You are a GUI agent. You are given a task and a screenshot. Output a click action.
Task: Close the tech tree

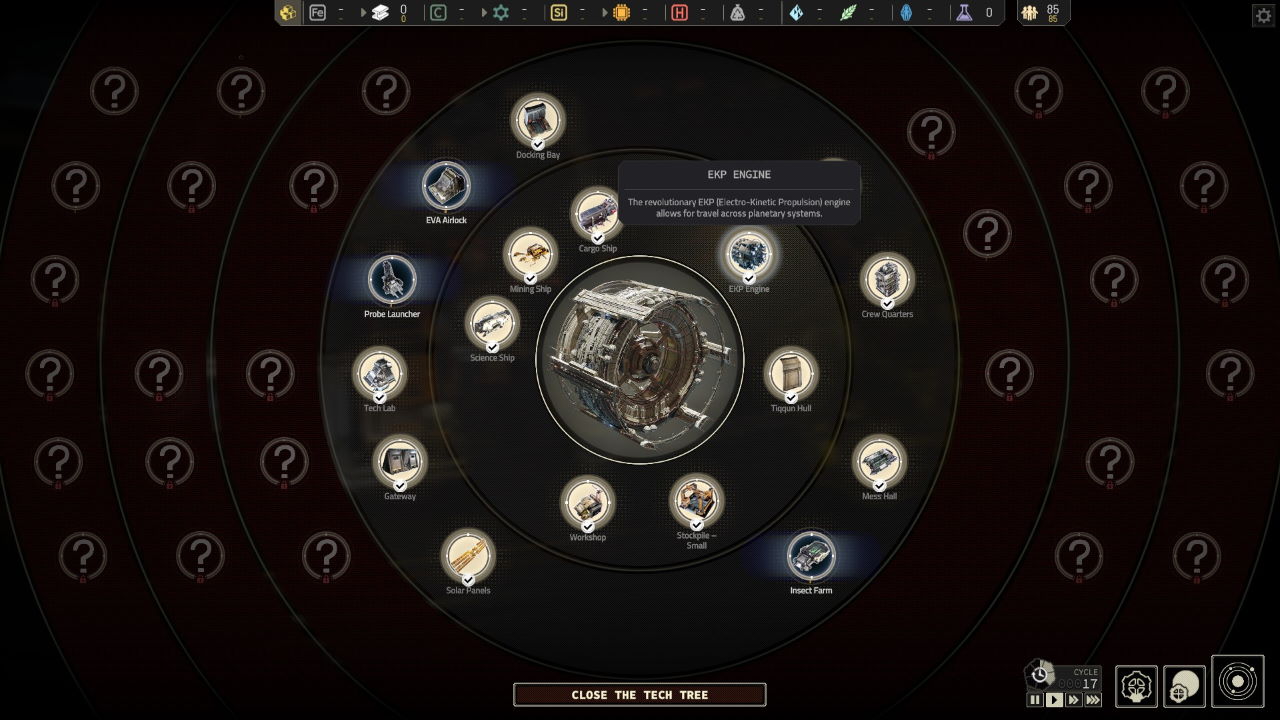pos(639,694)
